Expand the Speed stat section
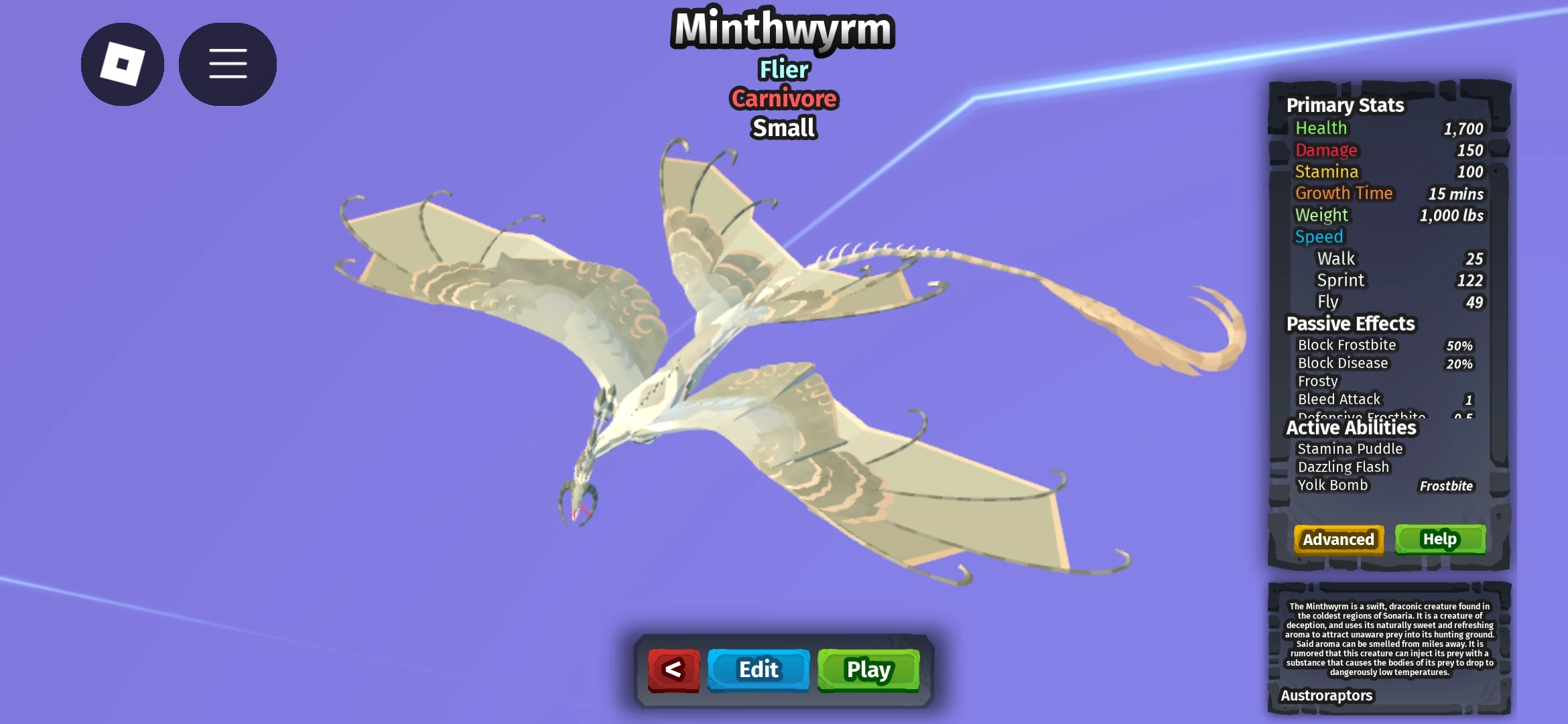The height and width of the screenshot is (724, 1568). point(1319,236)
